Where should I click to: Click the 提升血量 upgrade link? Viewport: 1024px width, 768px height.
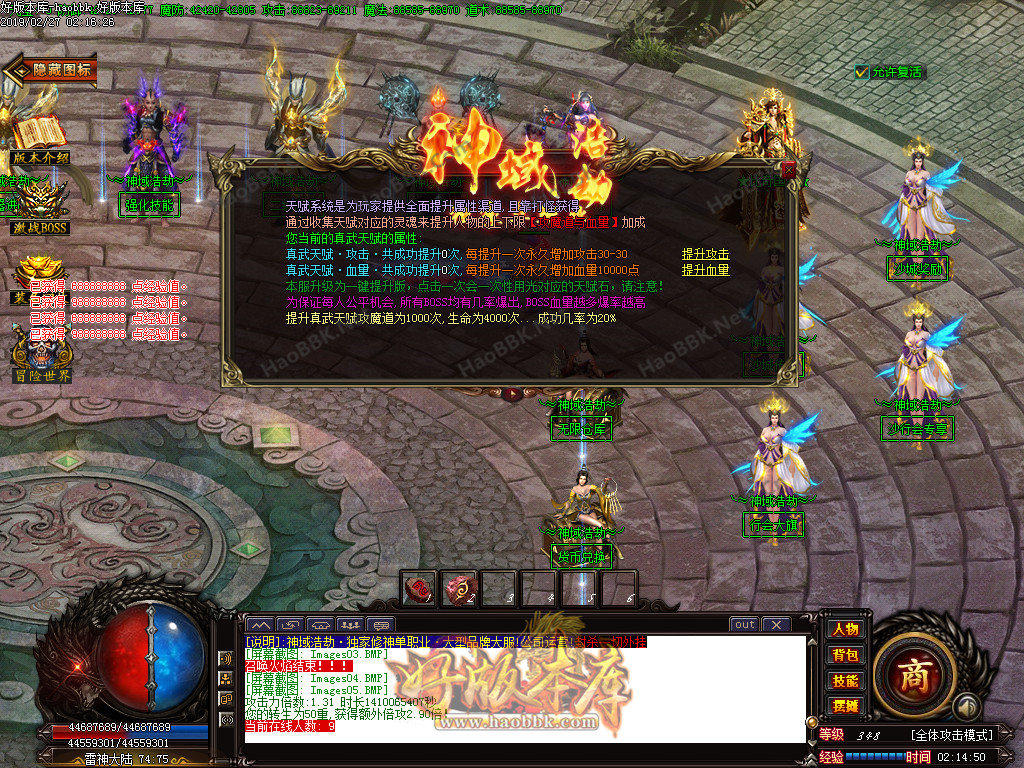[705, 270]
